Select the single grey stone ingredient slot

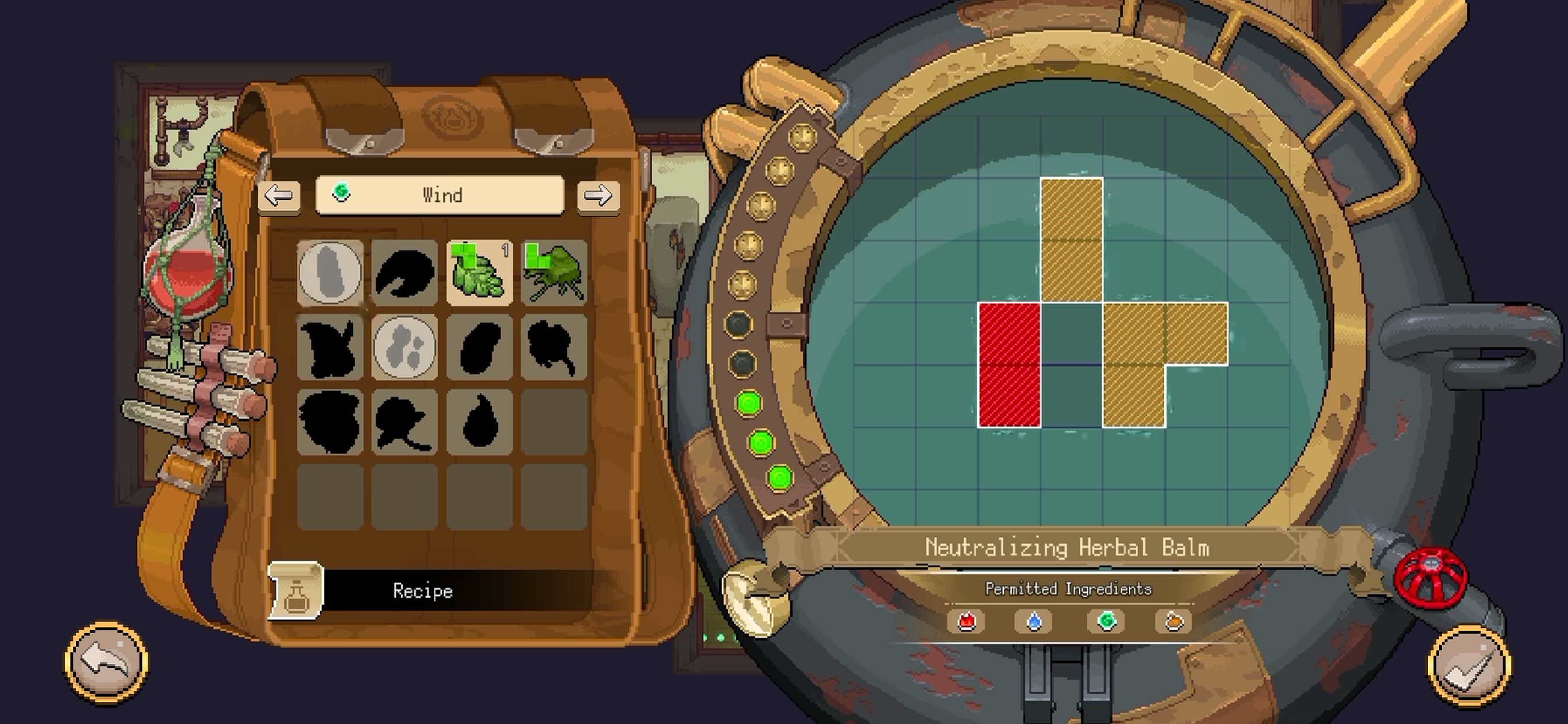tap(330, 272)
